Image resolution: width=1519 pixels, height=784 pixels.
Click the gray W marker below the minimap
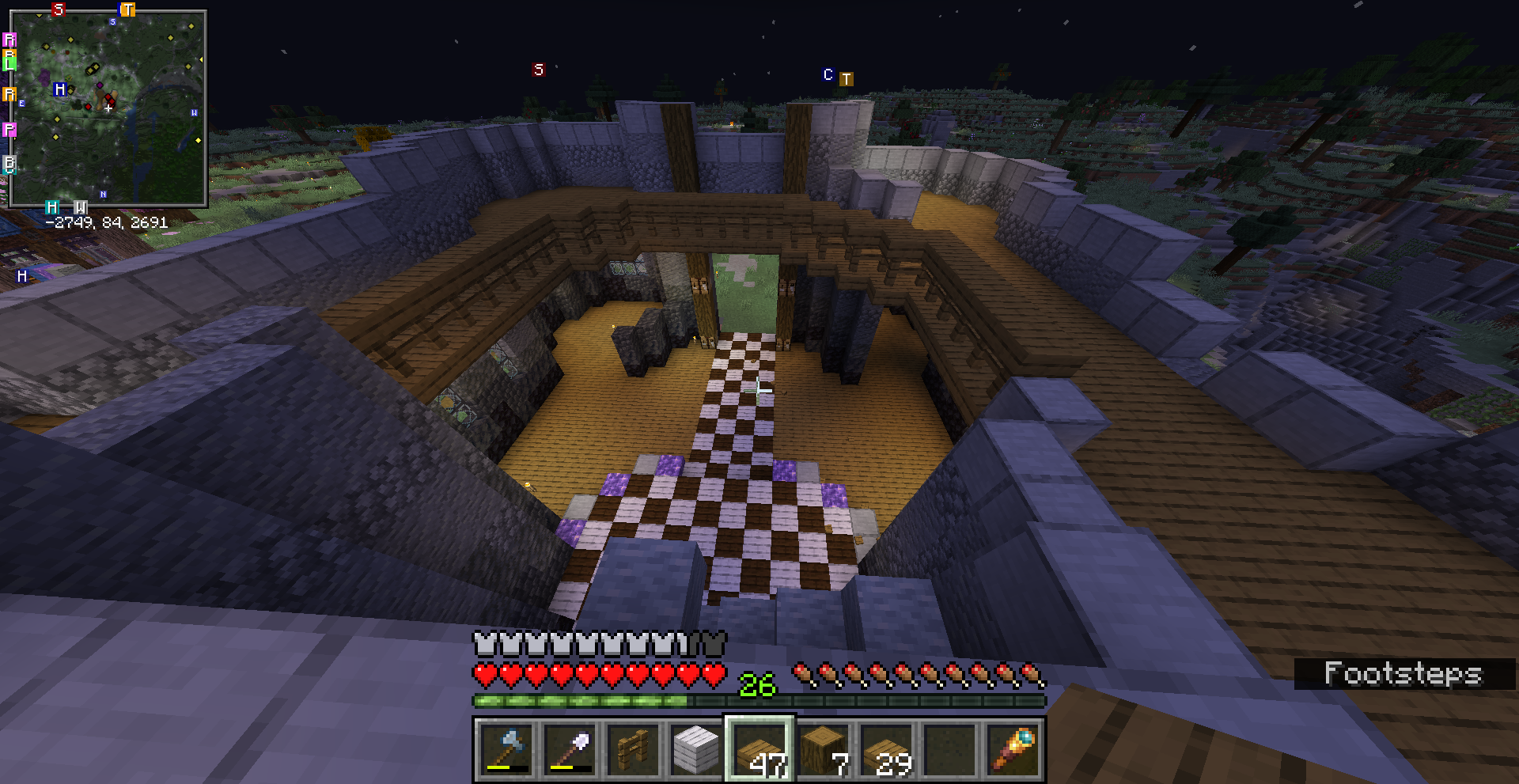click(x=80, y=207)
